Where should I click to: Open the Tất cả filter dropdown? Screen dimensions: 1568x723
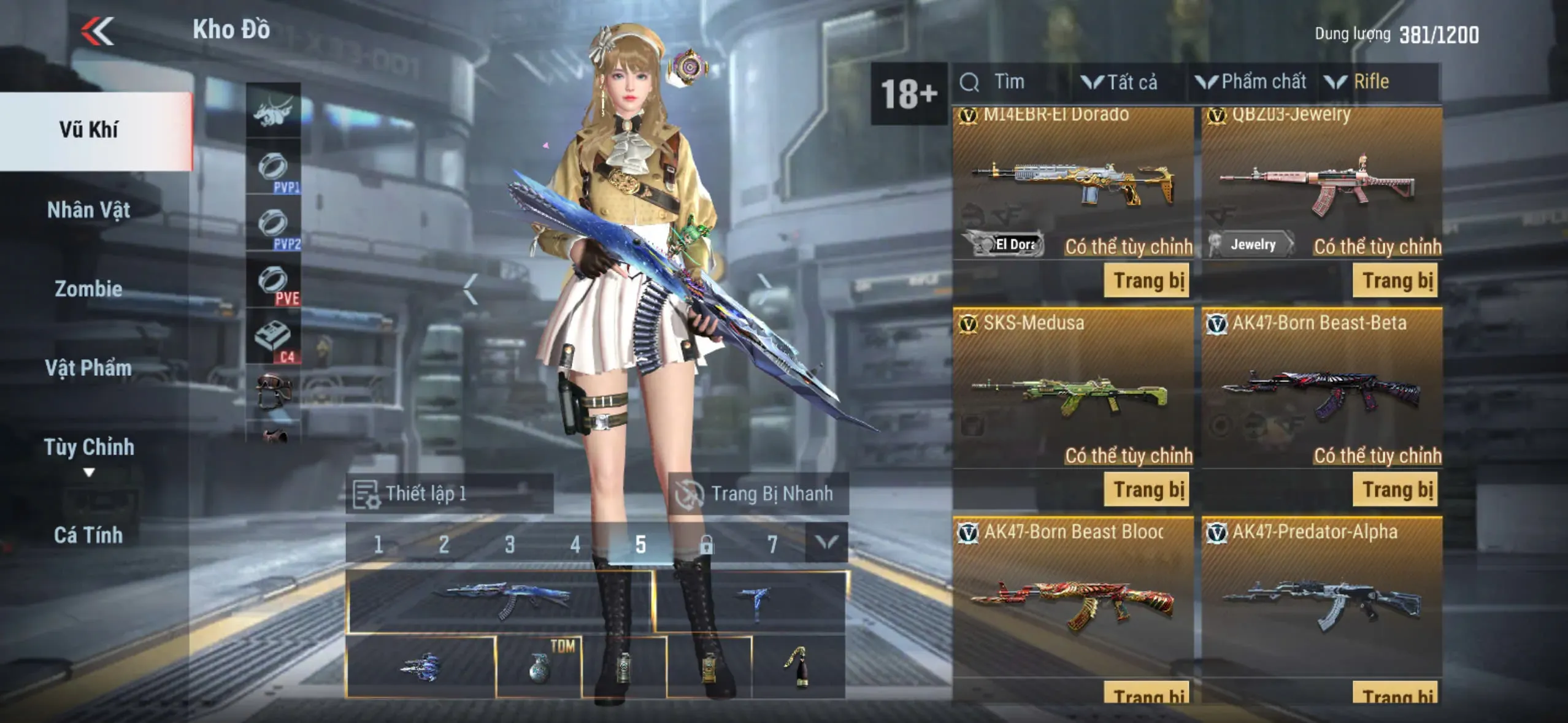tap(1120, 82)
